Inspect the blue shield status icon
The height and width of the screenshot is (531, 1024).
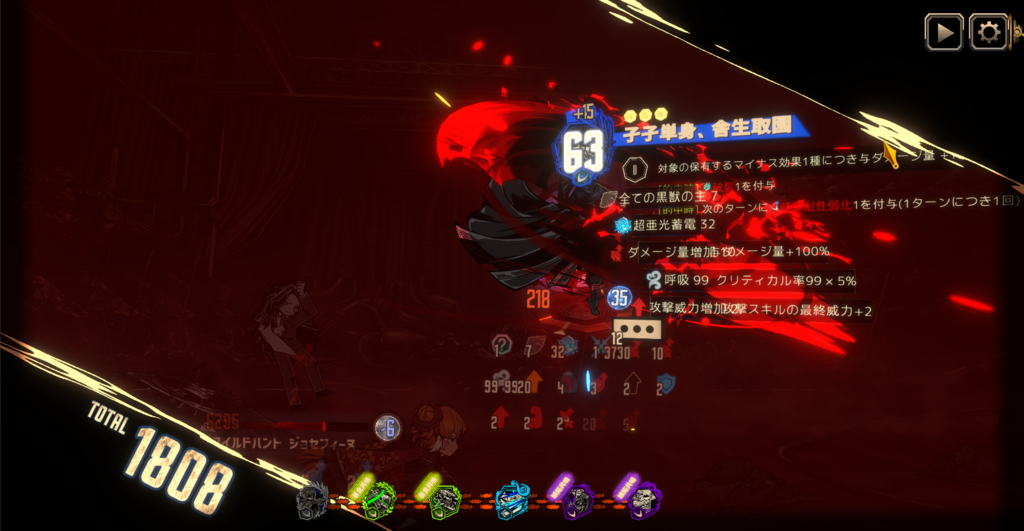[x=665, y=384]
